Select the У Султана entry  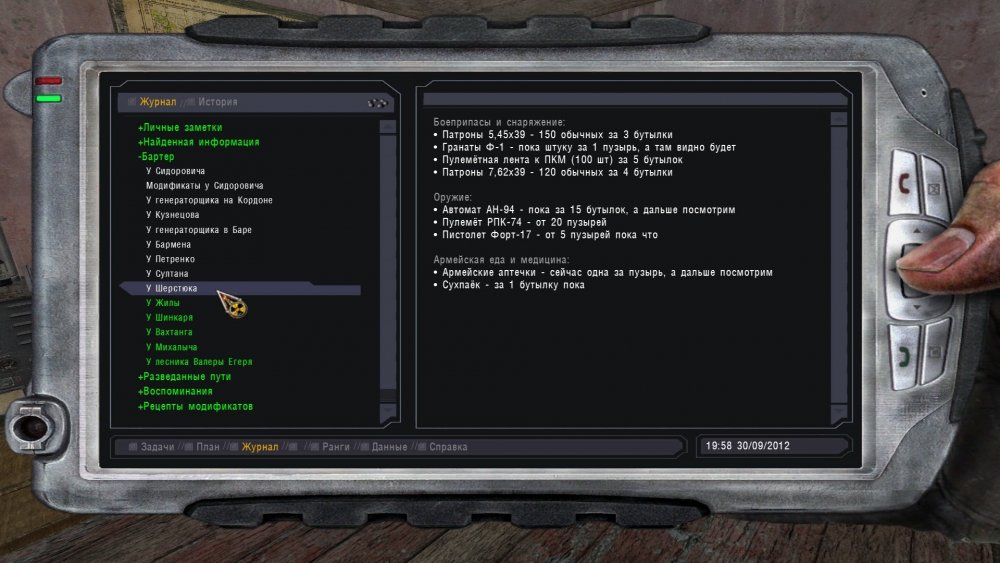pyautogui.click(x=167, y=273)
